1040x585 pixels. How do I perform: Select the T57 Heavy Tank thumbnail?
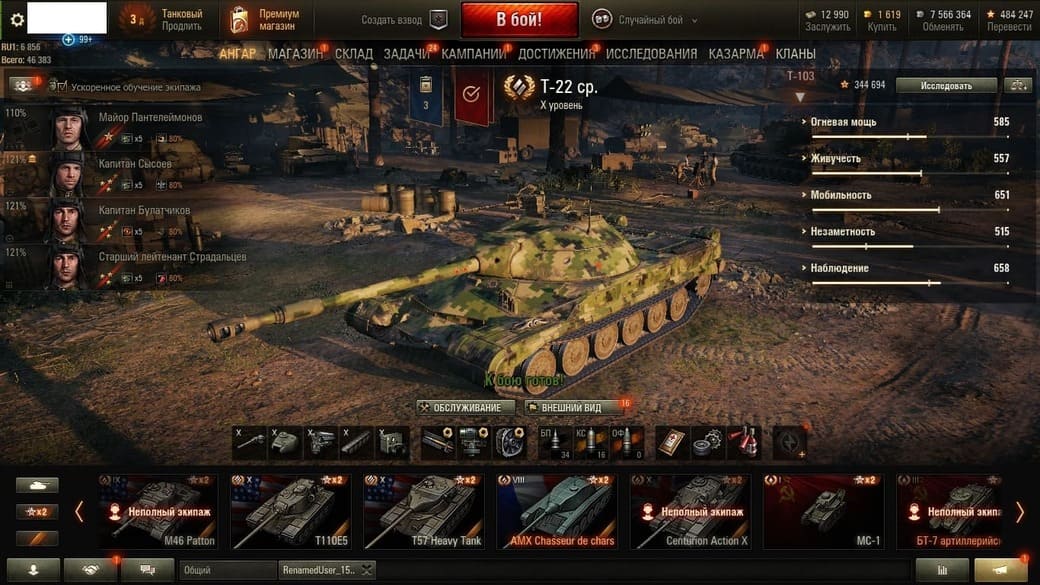coord(423,511)
